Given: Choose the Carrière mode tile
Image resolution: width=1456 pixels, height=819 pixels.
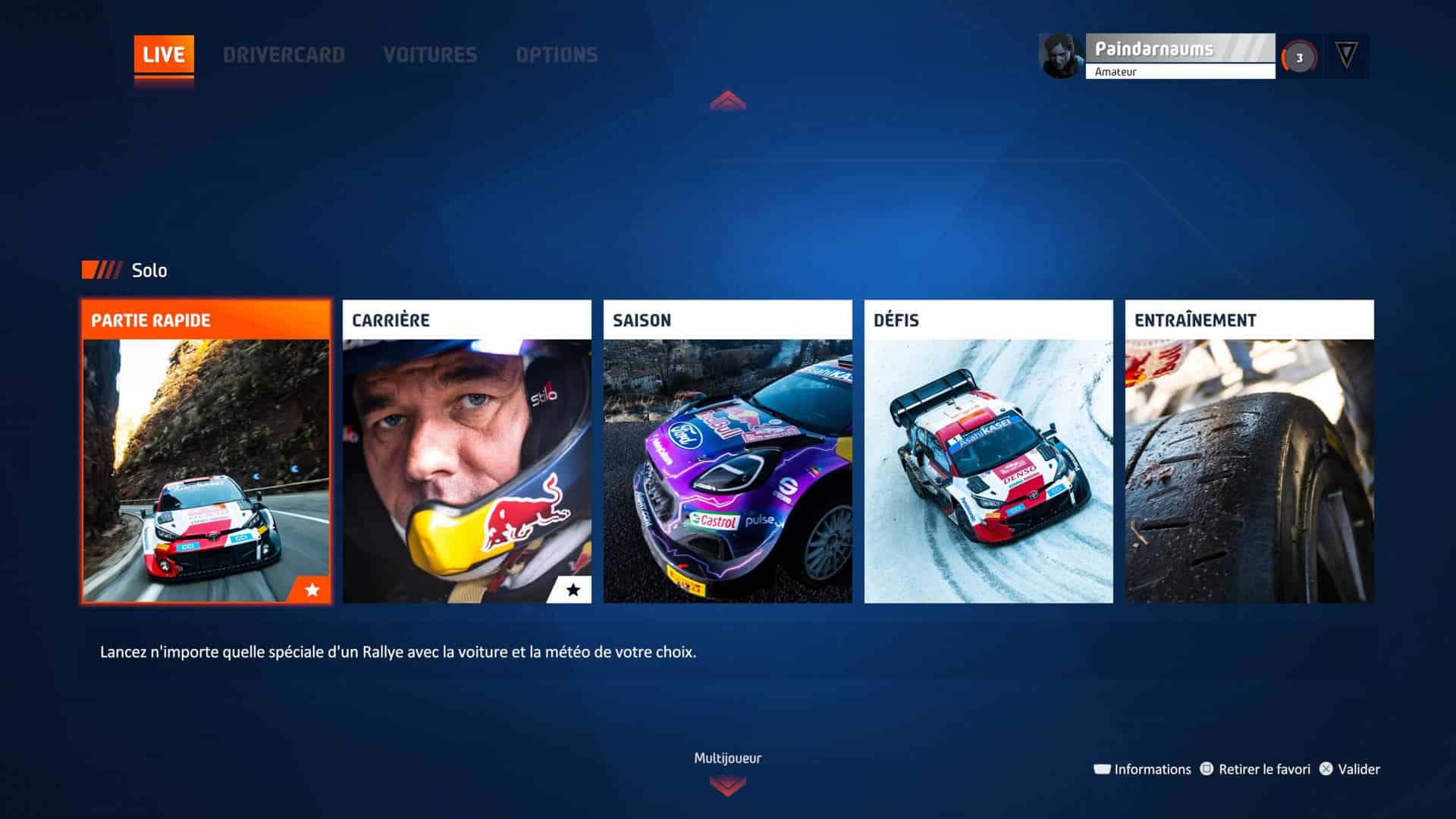Looking at the screenshot, I should pyautogui.click(x=467, y=451).
